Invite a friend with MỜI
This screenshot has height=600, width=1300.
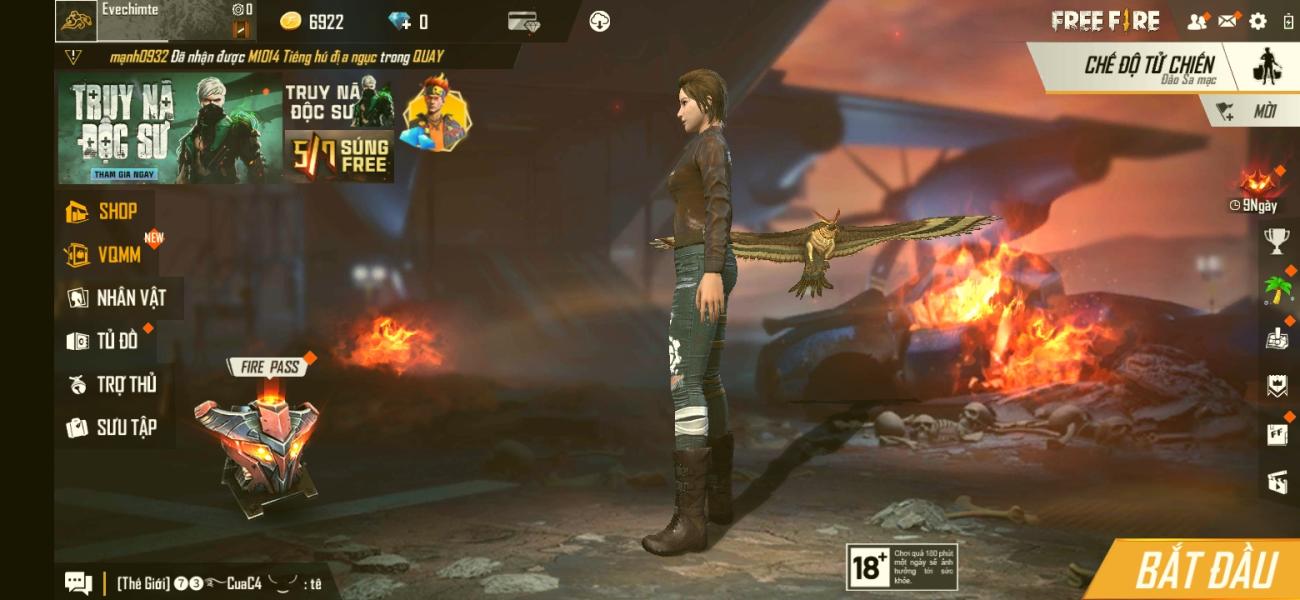1251,112
